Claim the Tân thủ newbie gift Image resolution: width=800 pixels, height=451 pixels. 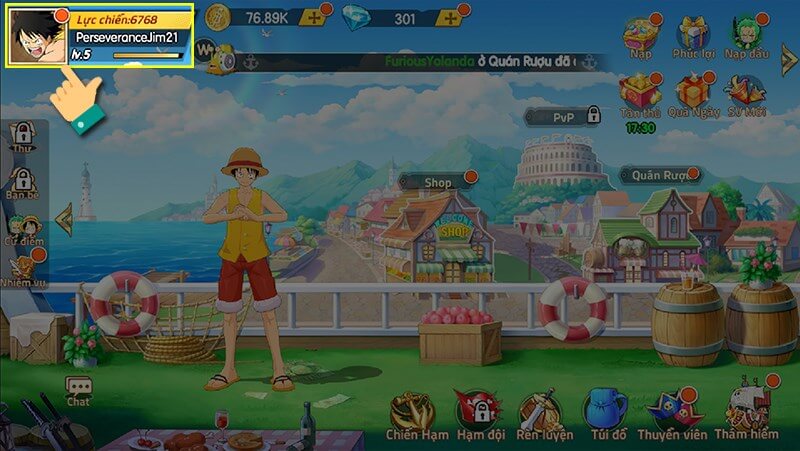(639, 95)
